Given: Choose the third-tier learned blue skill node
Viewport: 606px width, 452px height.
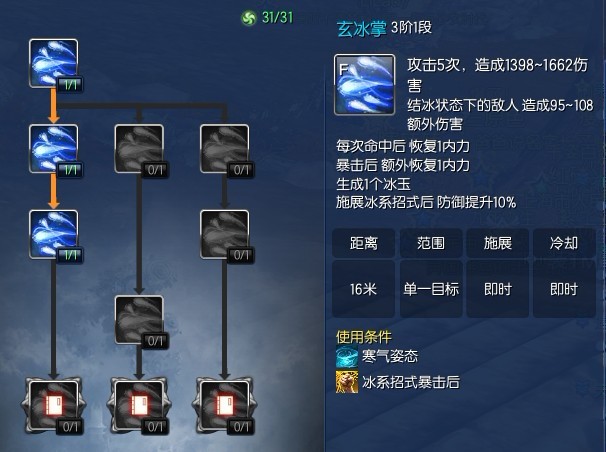Looking at the screenshot, I should click(x=53, y=233).
